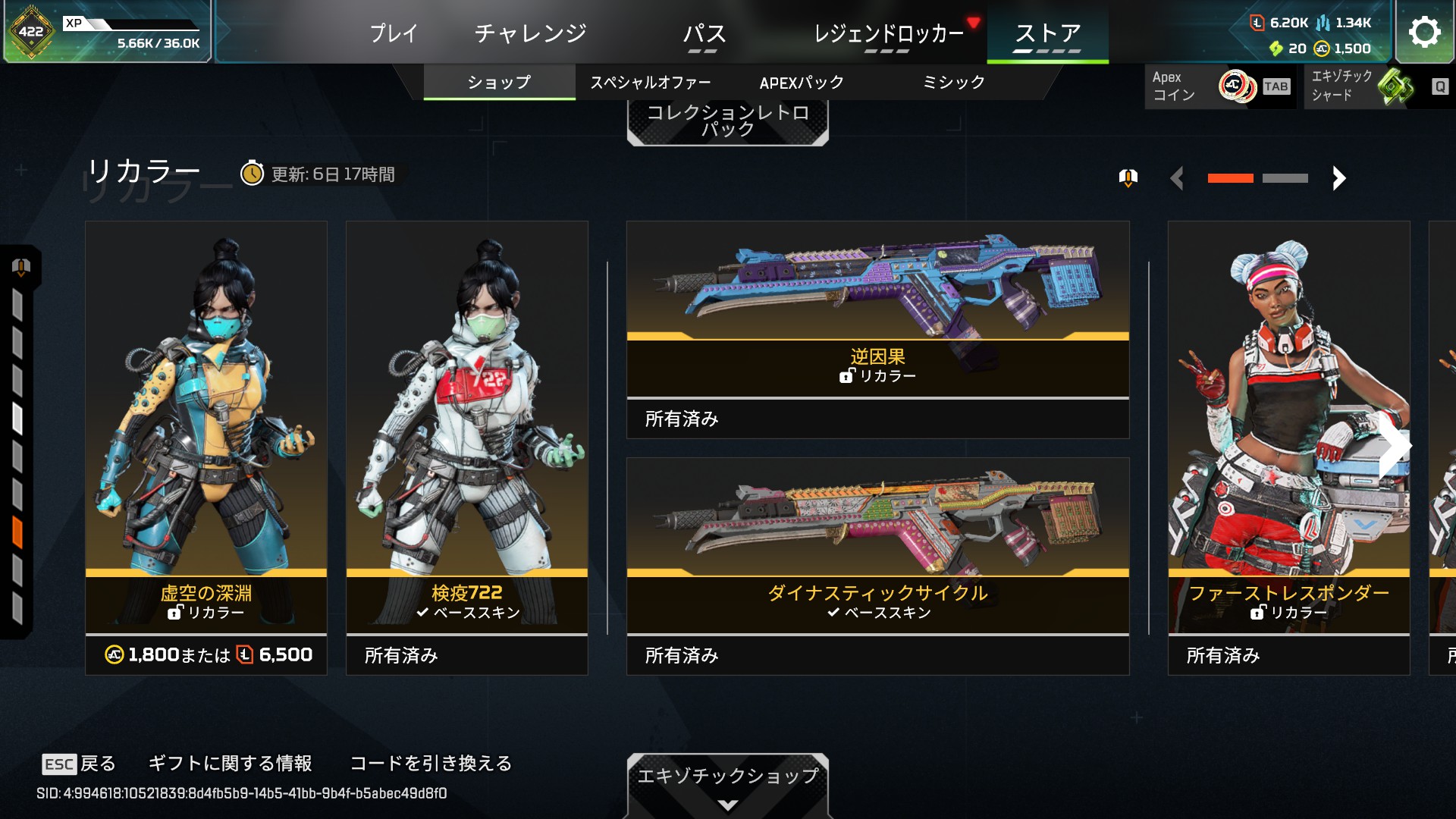The image size is (1456, 819).
Task: Open the パス tab
Action: [704, 33]
